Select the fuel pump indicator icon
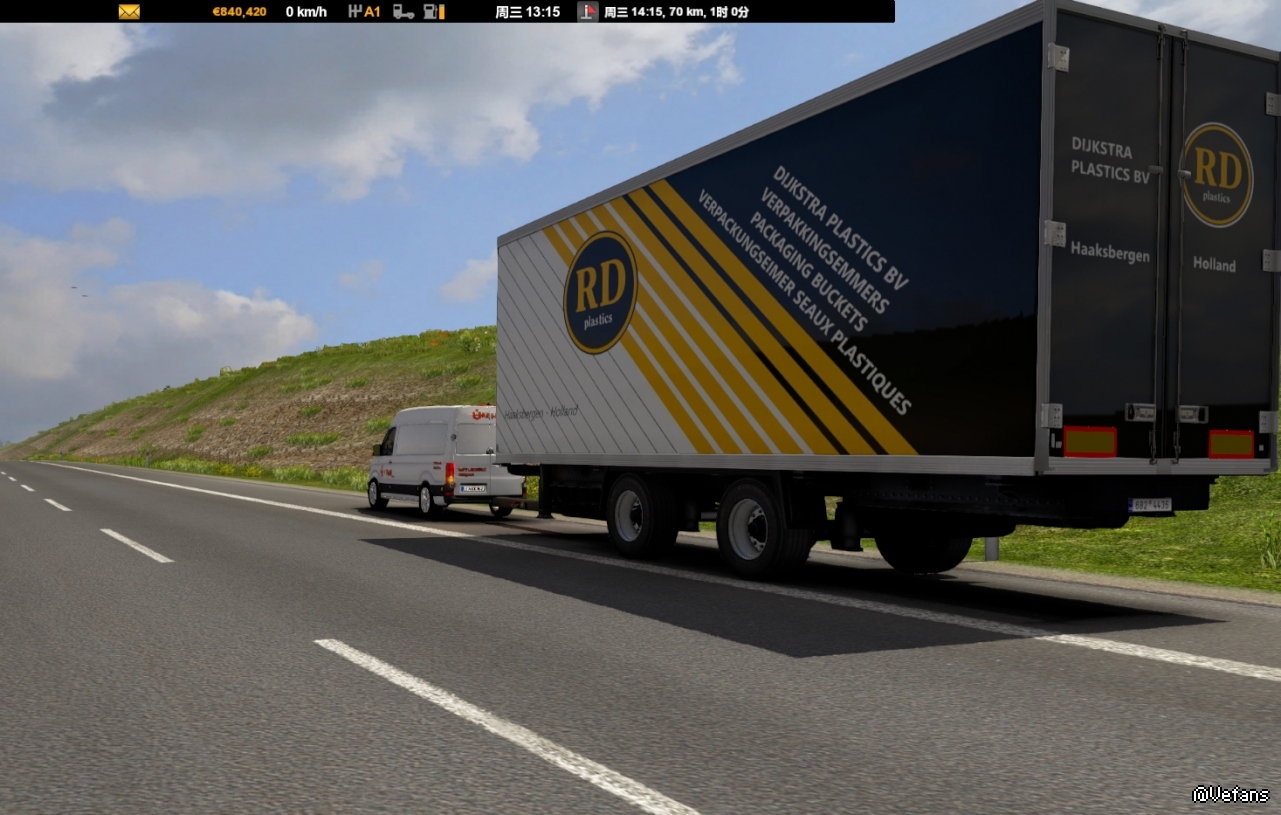Viewport: 1281px width, 815px height. [x=433, y=12]
